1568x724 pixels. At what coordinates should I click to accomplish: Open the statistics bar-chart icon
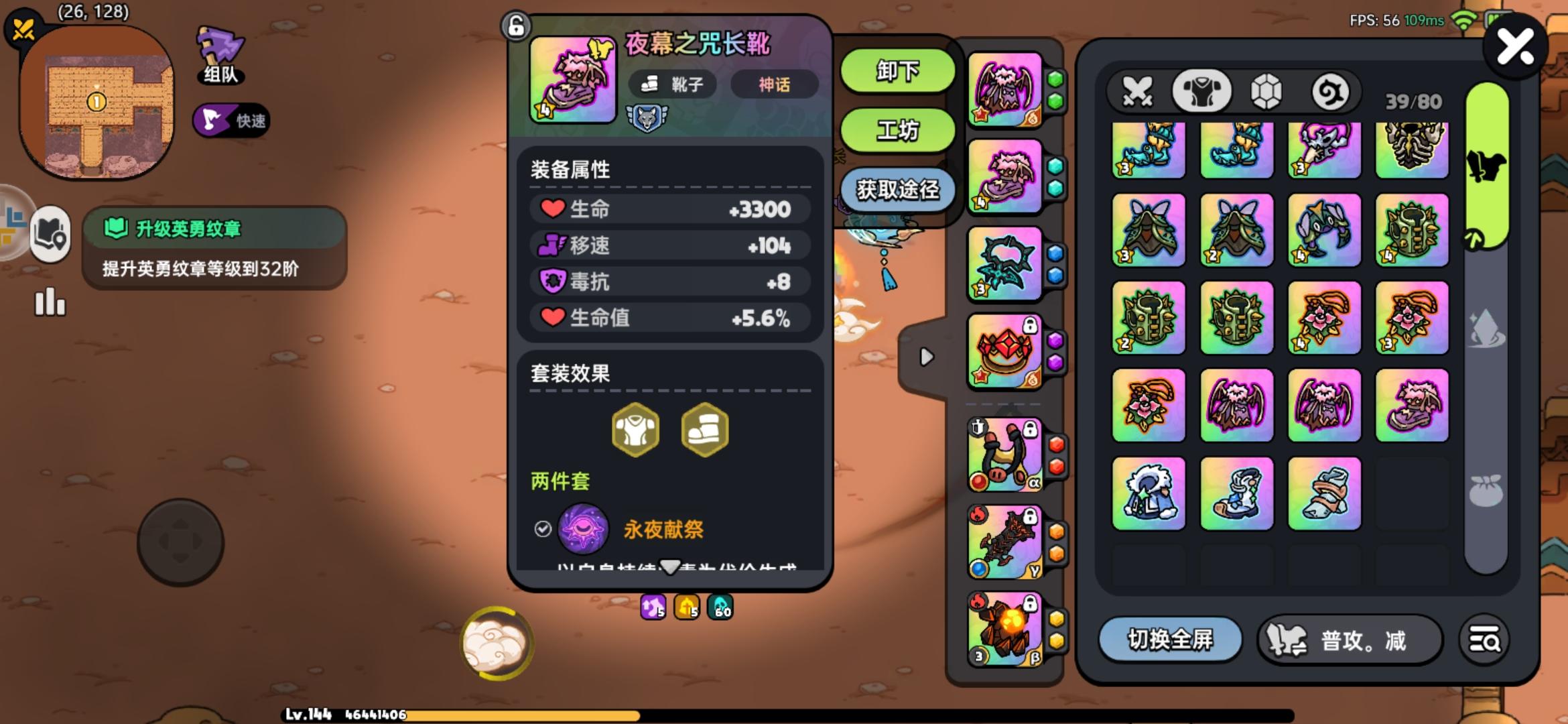[x=50, y=303]
